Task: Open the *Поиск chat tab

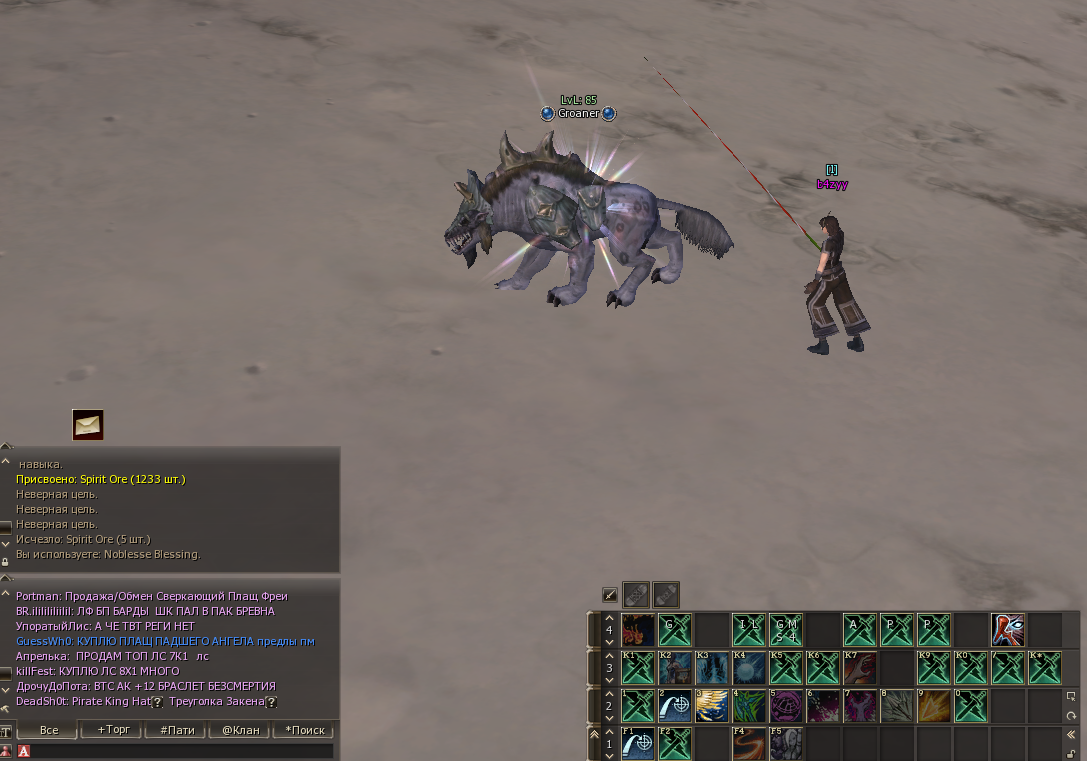Action: (x=304, y=730)
